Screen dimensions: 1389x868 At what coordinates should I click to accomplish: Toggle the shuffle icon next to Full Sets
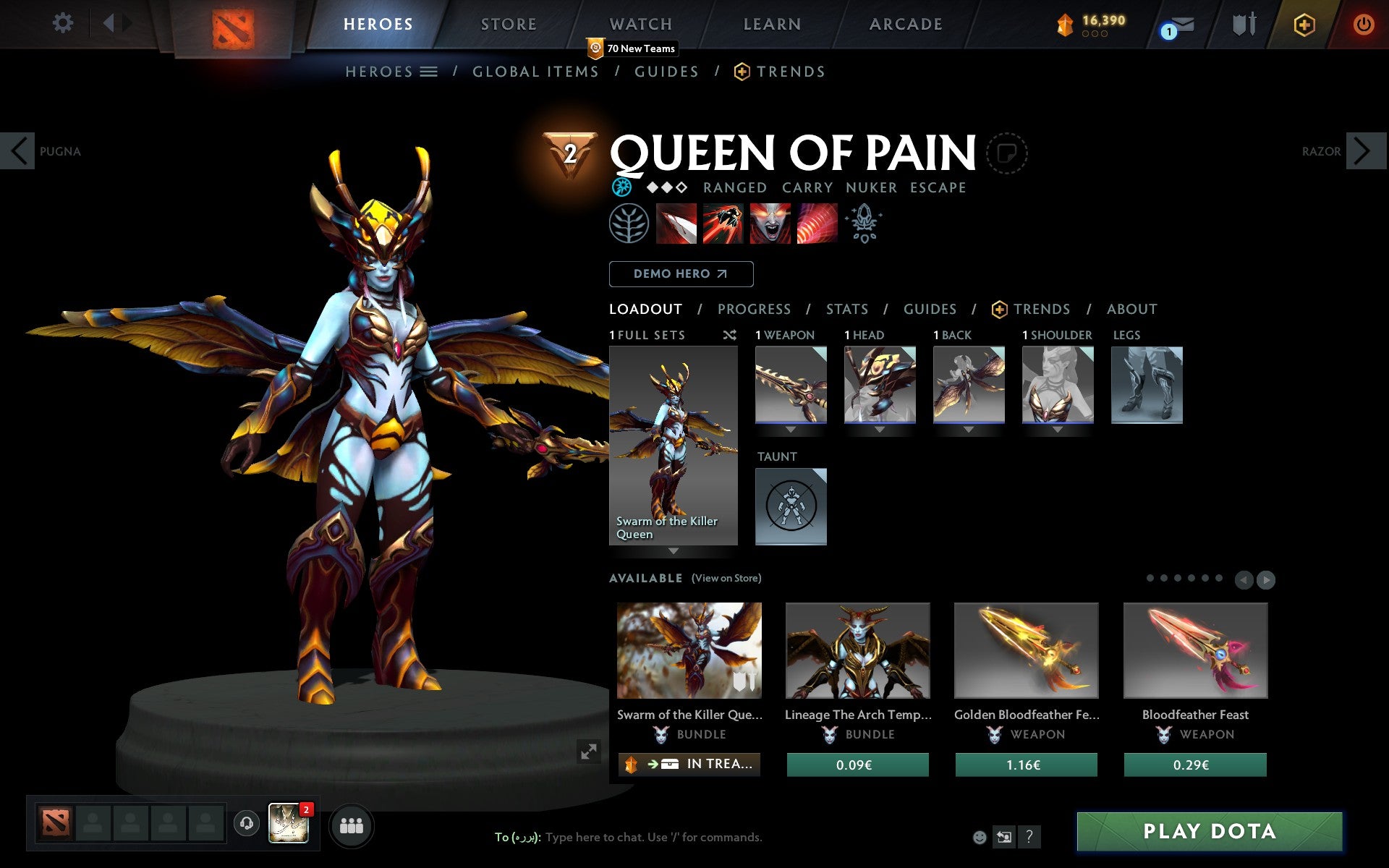pyautogui.click(x=729, y=335)
